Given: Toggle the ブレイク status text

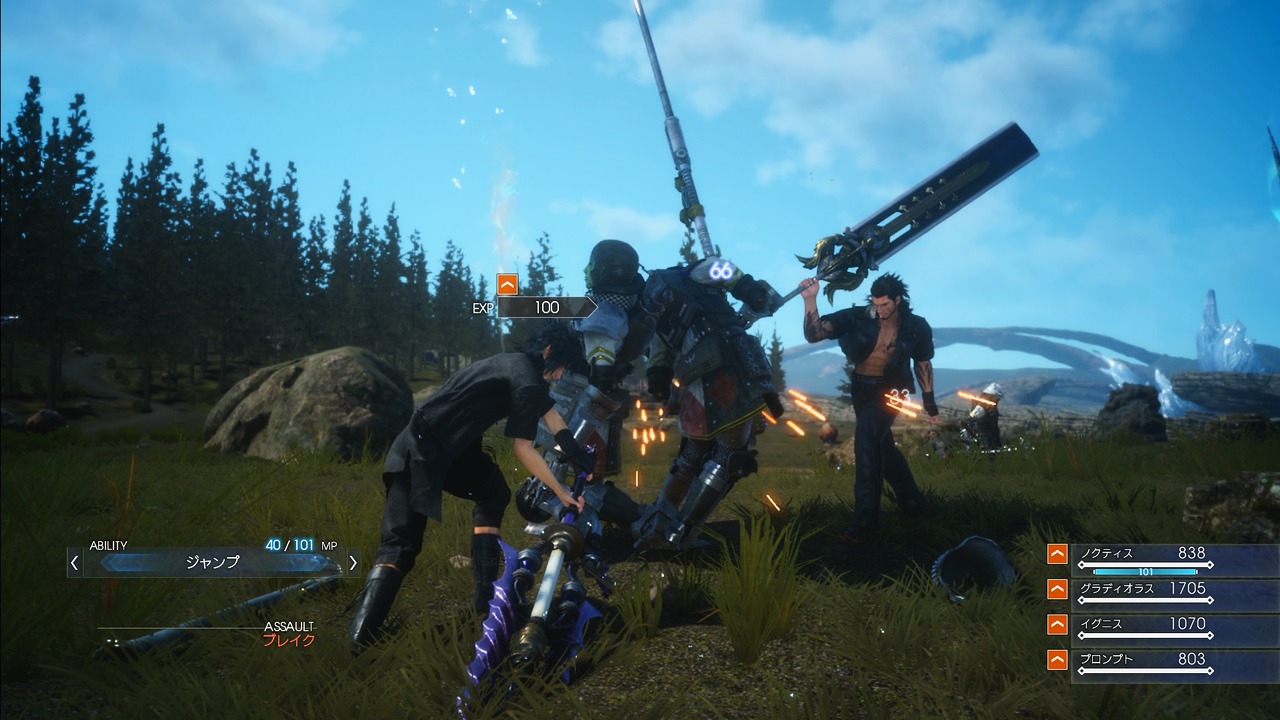Looking at the screenshot, I should click(x=287, y=638).
